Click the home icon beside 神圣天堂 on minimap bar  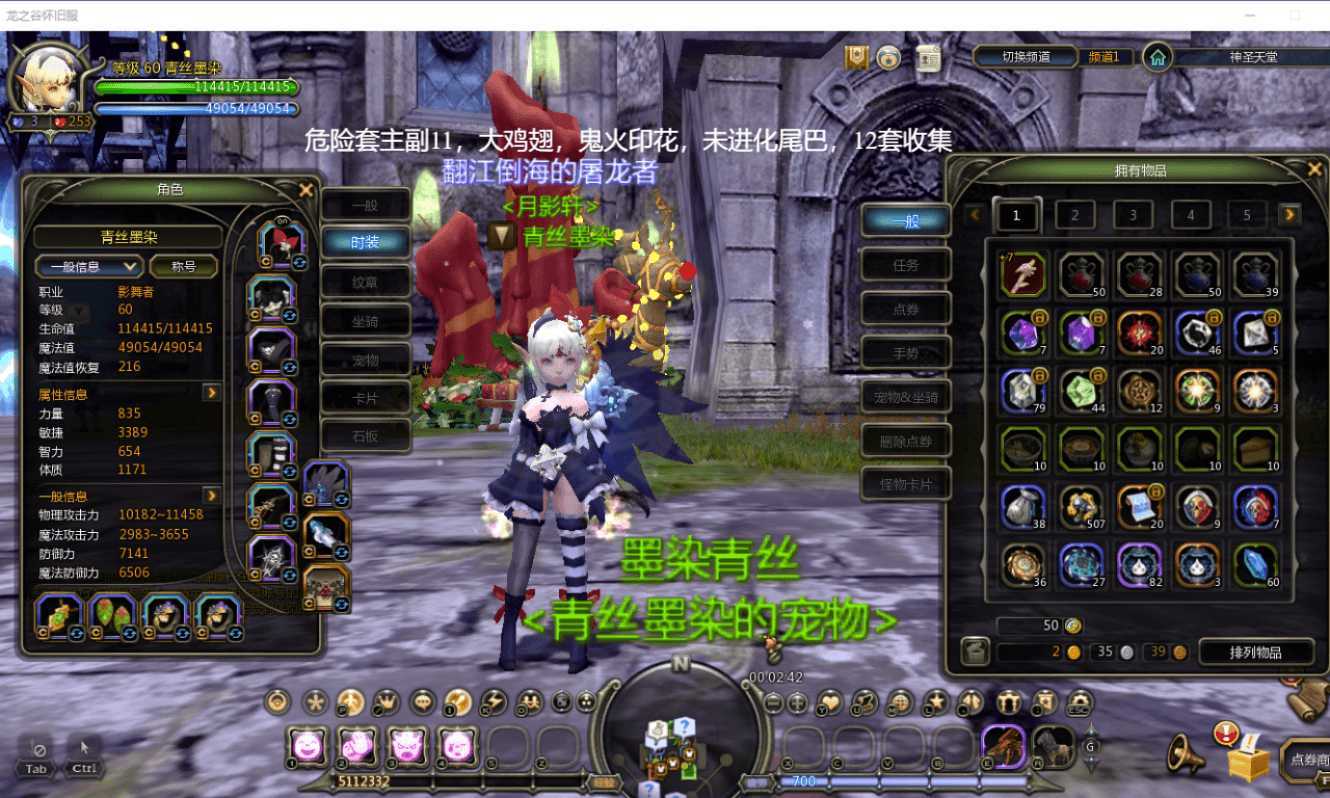[1157, 58]
